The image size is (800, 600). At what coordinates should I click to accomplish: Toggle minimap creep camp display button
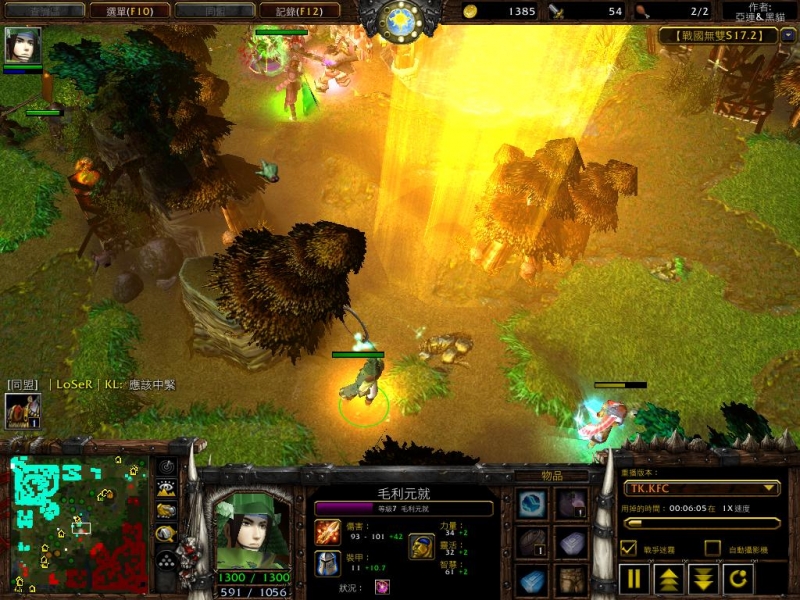(x=166, y=533)
